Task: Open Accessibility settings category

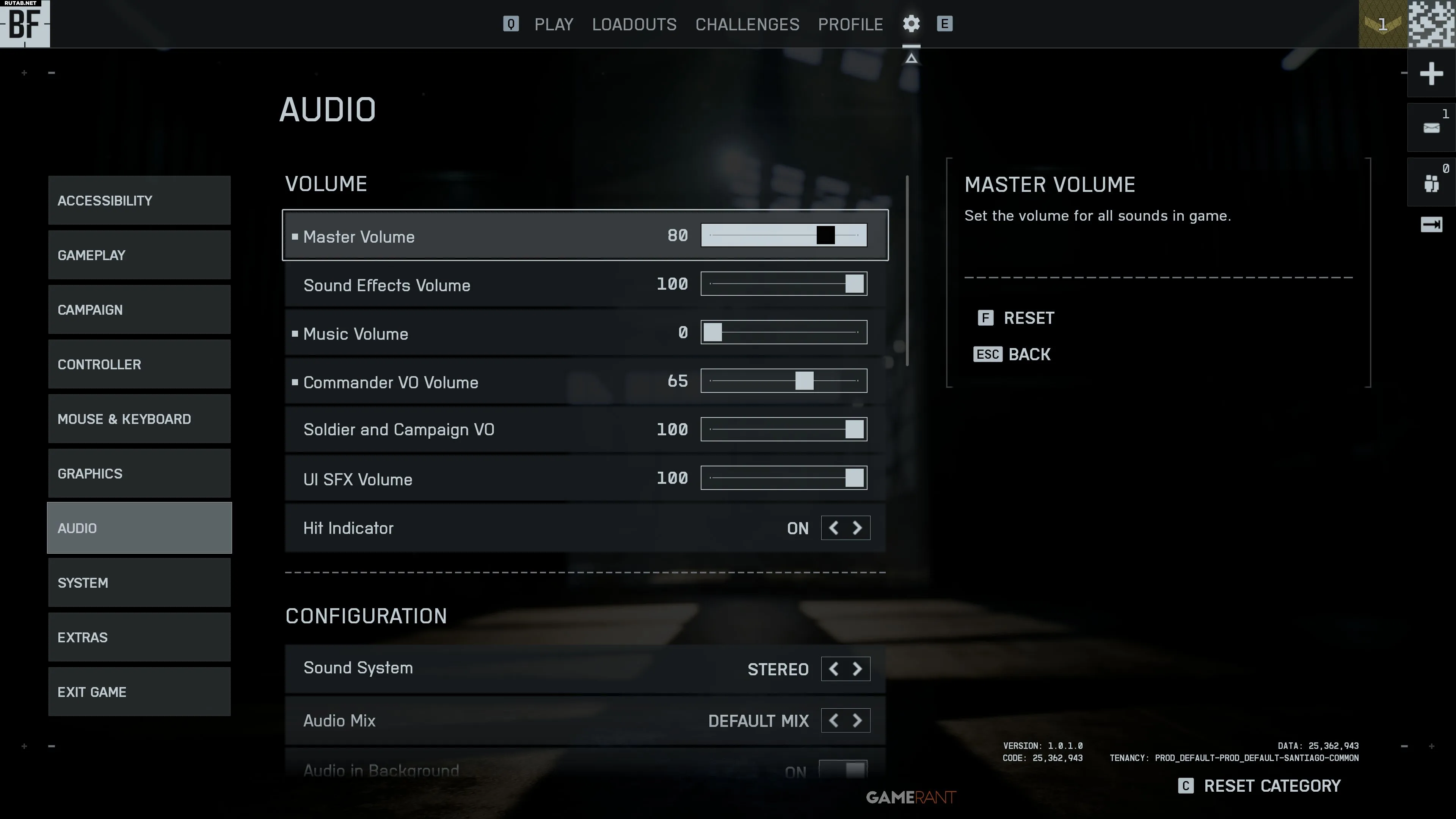Action: click(139, 201)
